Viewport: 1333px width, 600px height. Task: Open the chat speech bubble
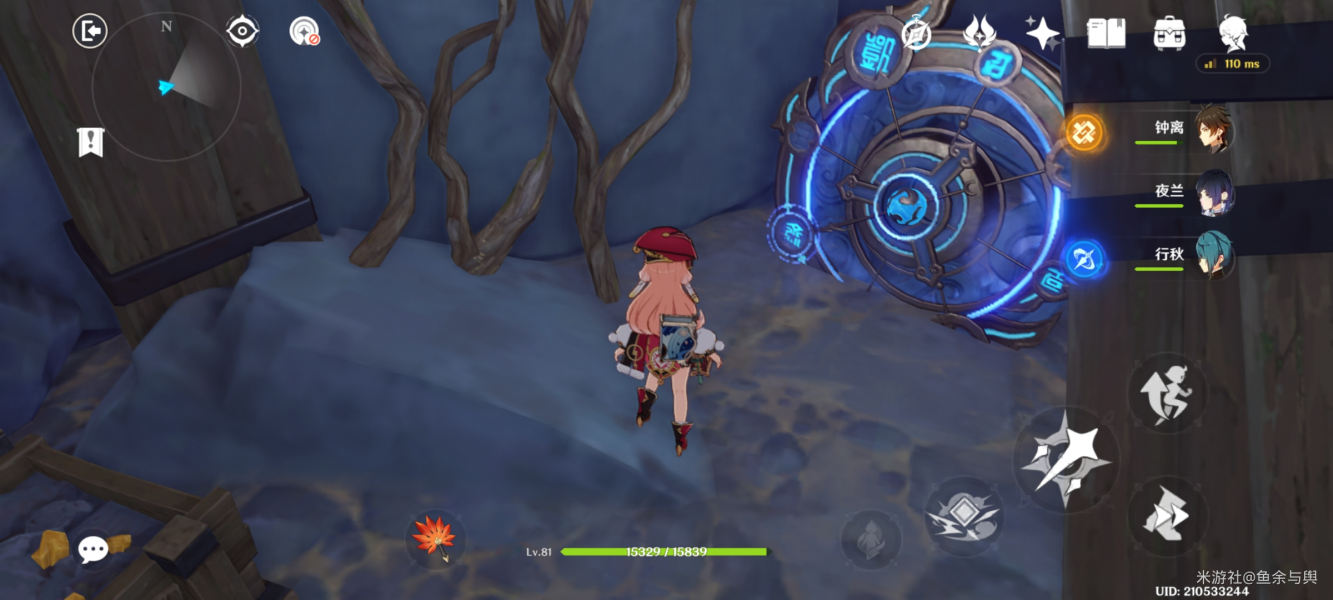coord(93,548)
